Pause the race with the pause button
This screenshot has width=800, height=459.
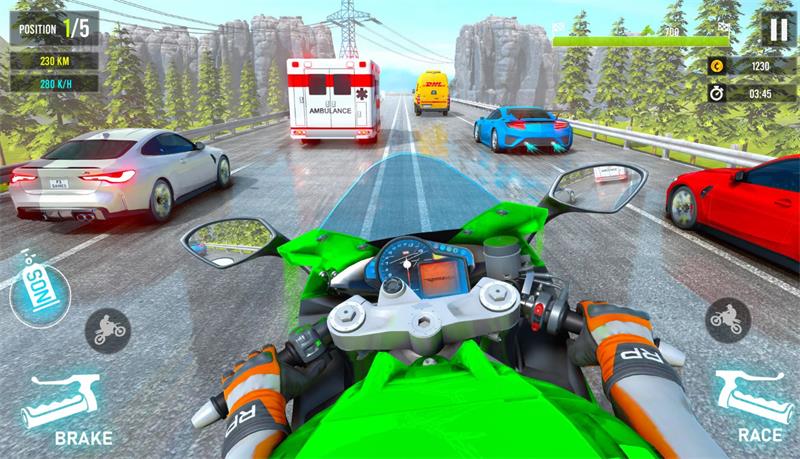pyautogui.click(x=777, y=29)
